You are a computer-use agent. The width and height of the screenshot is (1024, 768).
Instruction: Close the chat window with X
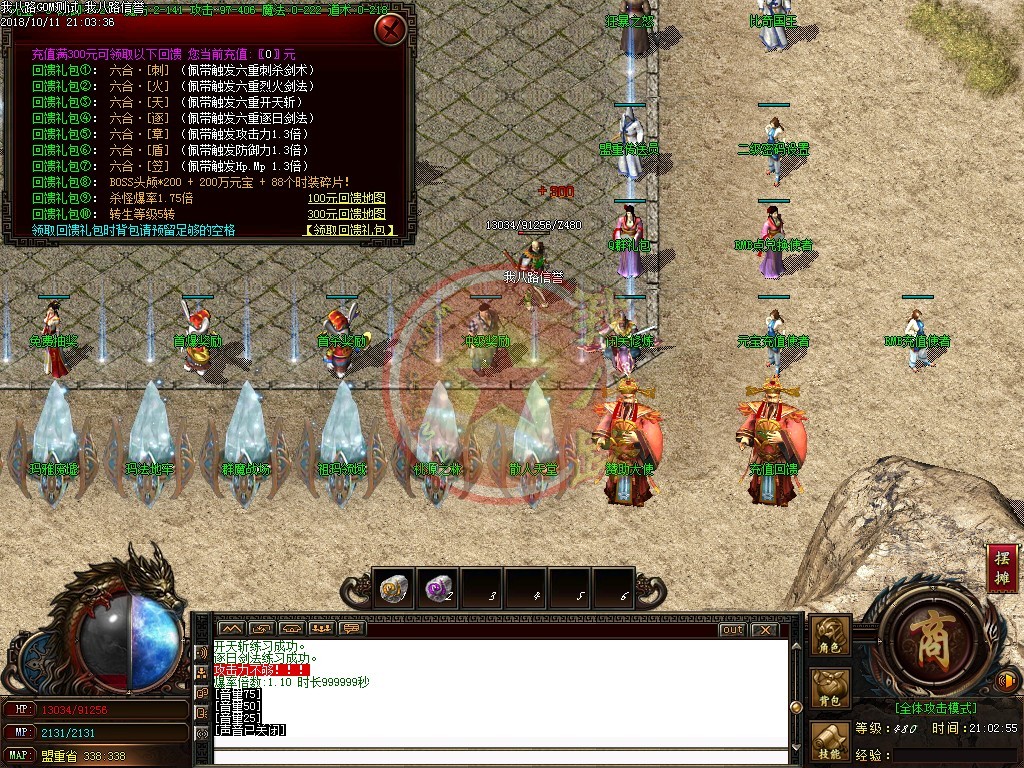coord(764,629)
